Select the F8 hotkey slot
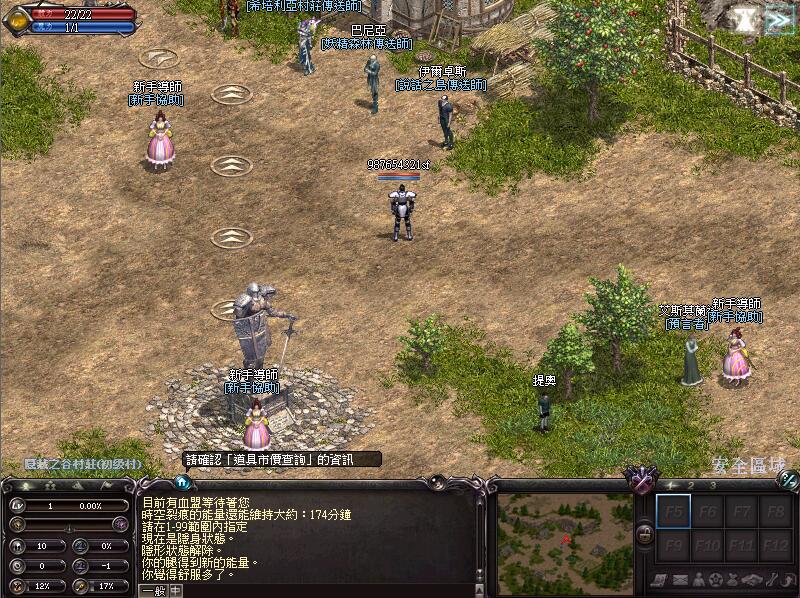The image size is (800, 598). pyautogui.click(x=774, y=513)
